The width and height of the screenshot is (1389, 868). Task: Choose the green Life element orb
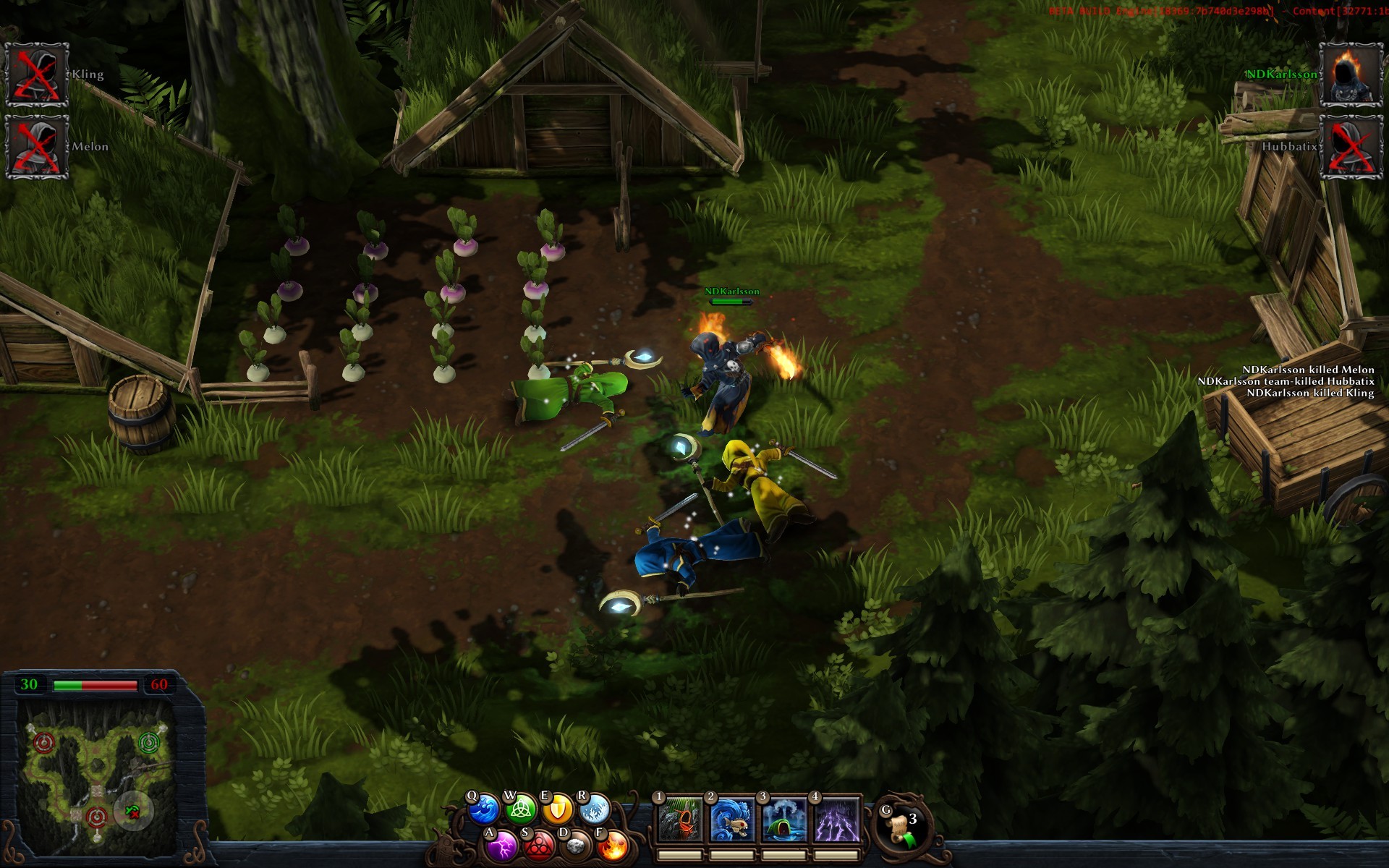(520, 809)
